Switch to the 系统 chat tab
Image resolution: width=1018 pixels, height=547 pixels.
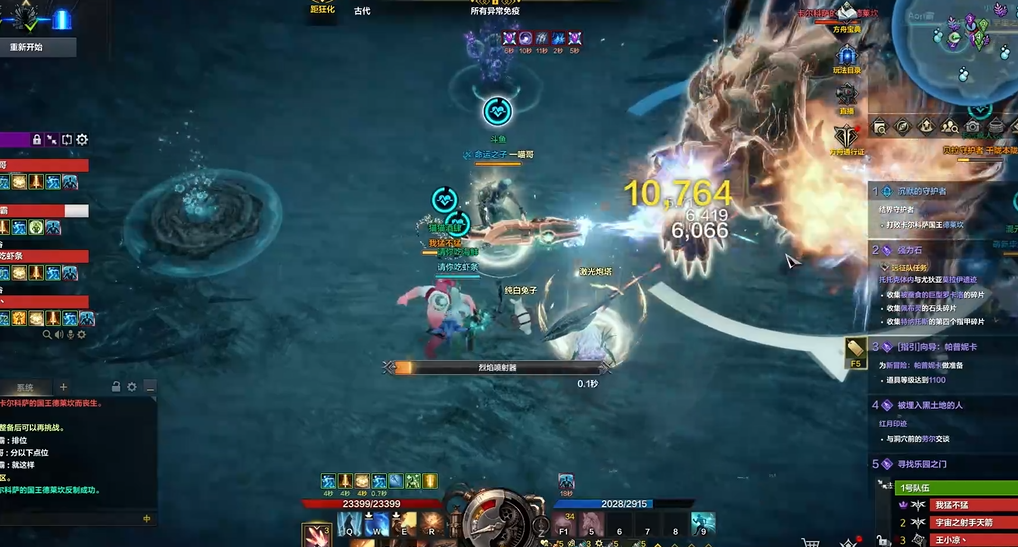[x=24, y=387]
